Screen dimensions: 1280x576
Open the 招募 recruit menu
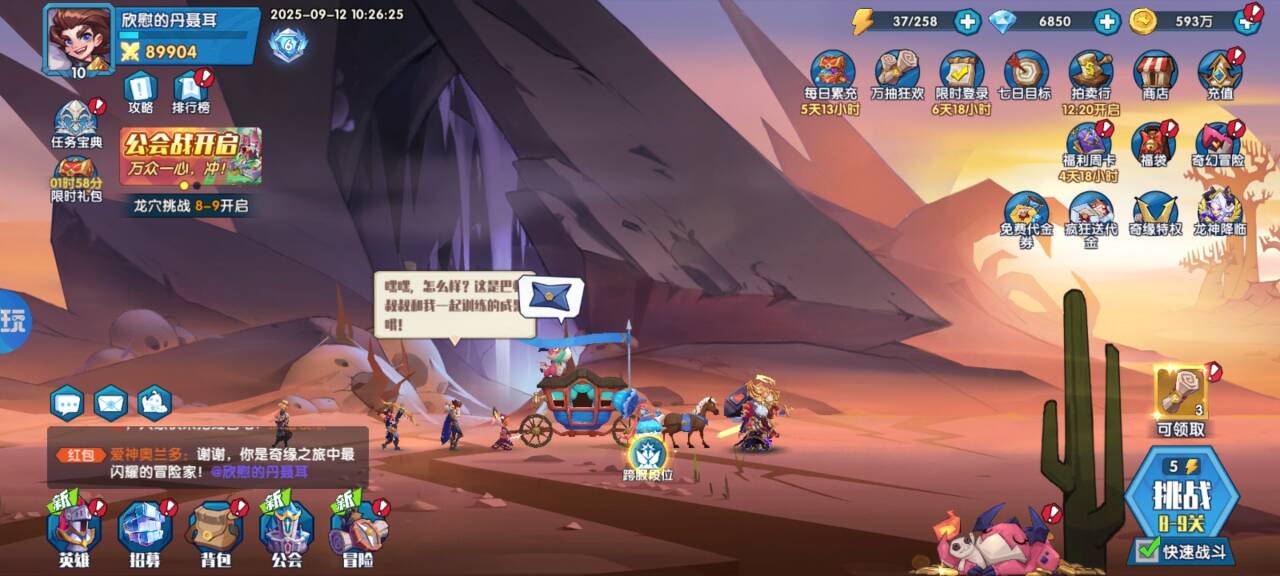tap(145, 532)
